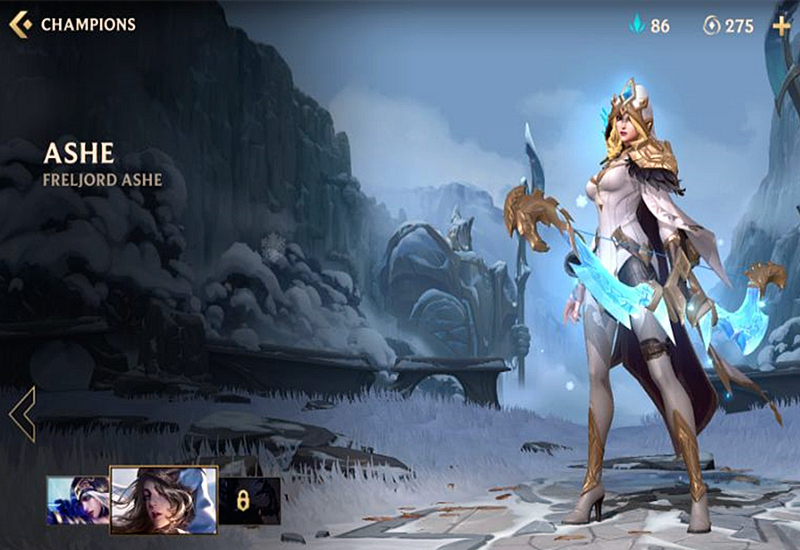Image resolution: width=800 pixels, height=550 pixels.
Task: Go back to the Champions list
Action: click(20, 24)
